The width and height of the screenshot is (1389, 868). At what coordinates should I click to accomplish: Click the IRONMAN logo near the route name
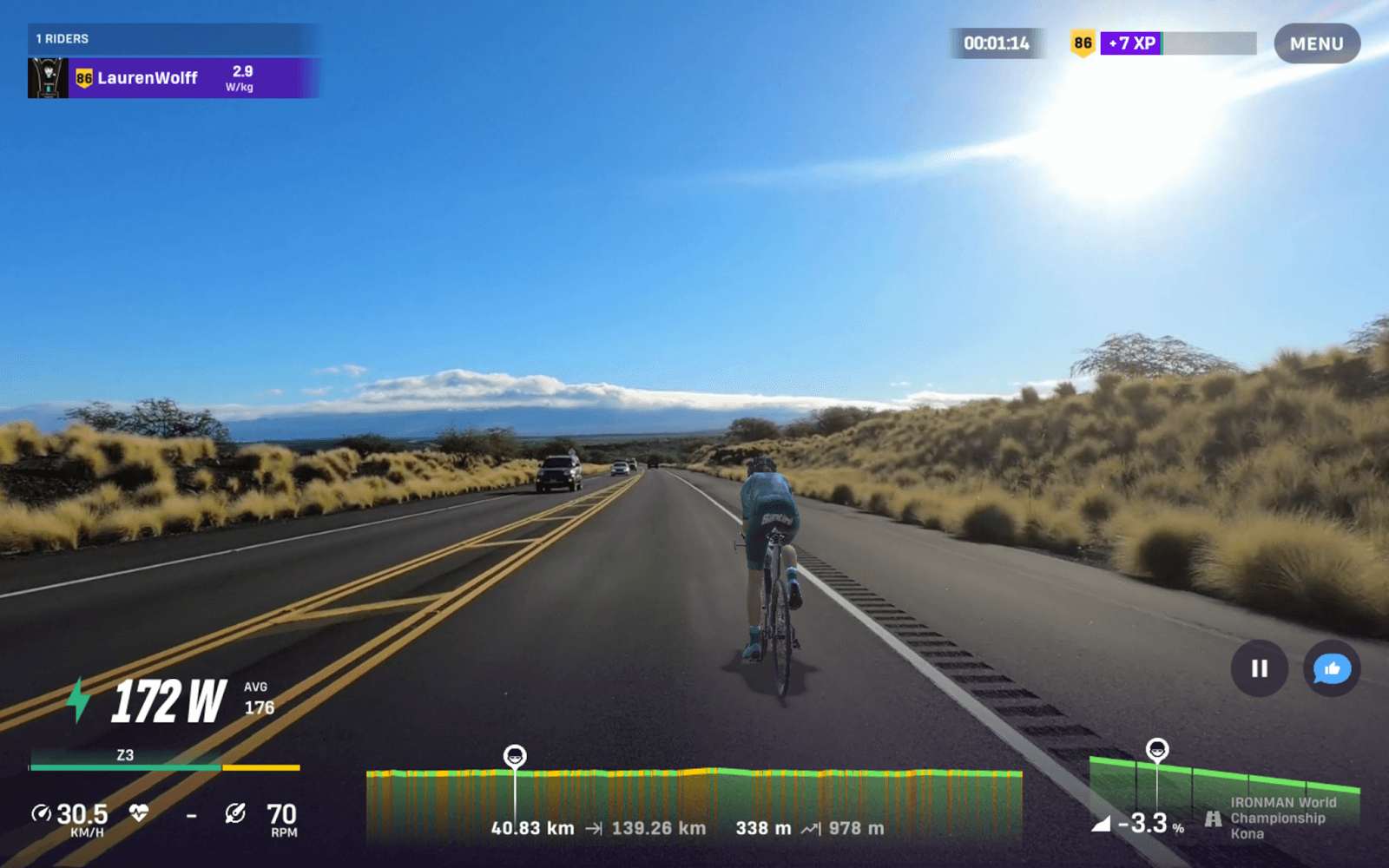click(1212, 817)
